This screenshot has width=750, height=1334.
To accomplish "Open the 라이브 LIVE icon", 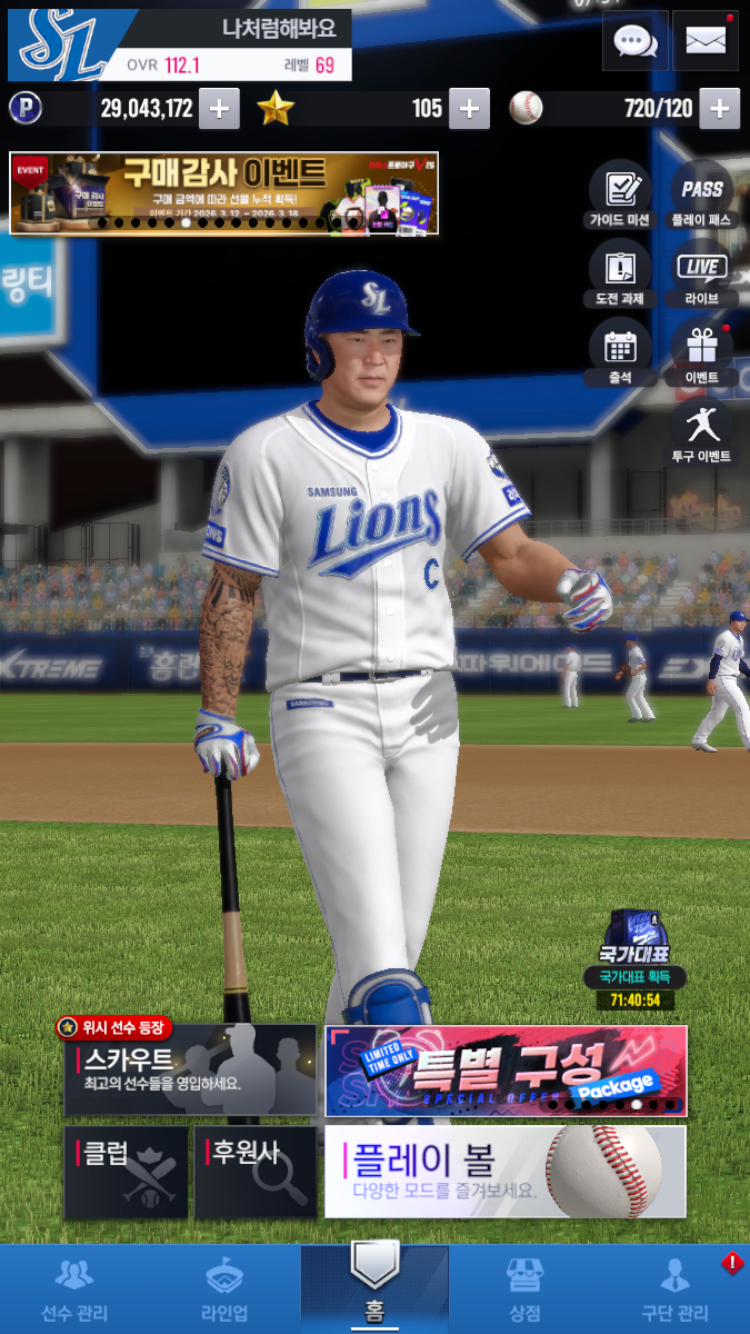I will pyautogui.click(x=701, y=274).
